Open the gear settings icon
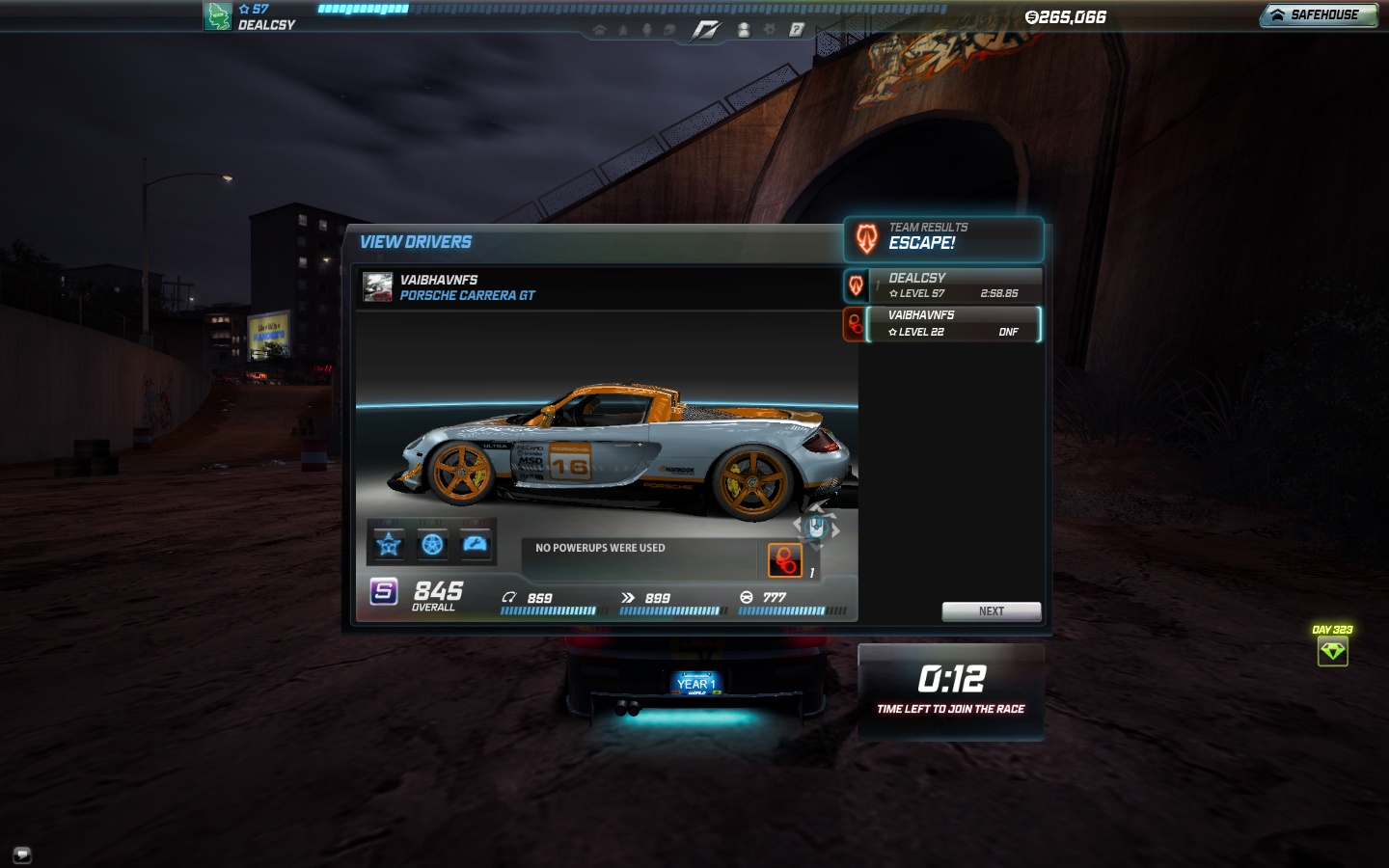 (x=770, y=30)
